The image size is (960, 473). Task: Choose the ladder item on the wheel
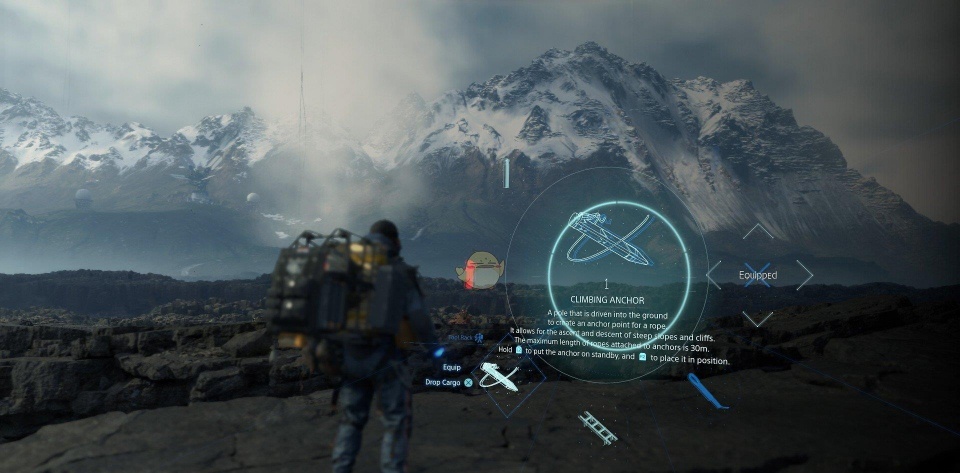pyautogui.click(x=597, y=427)
